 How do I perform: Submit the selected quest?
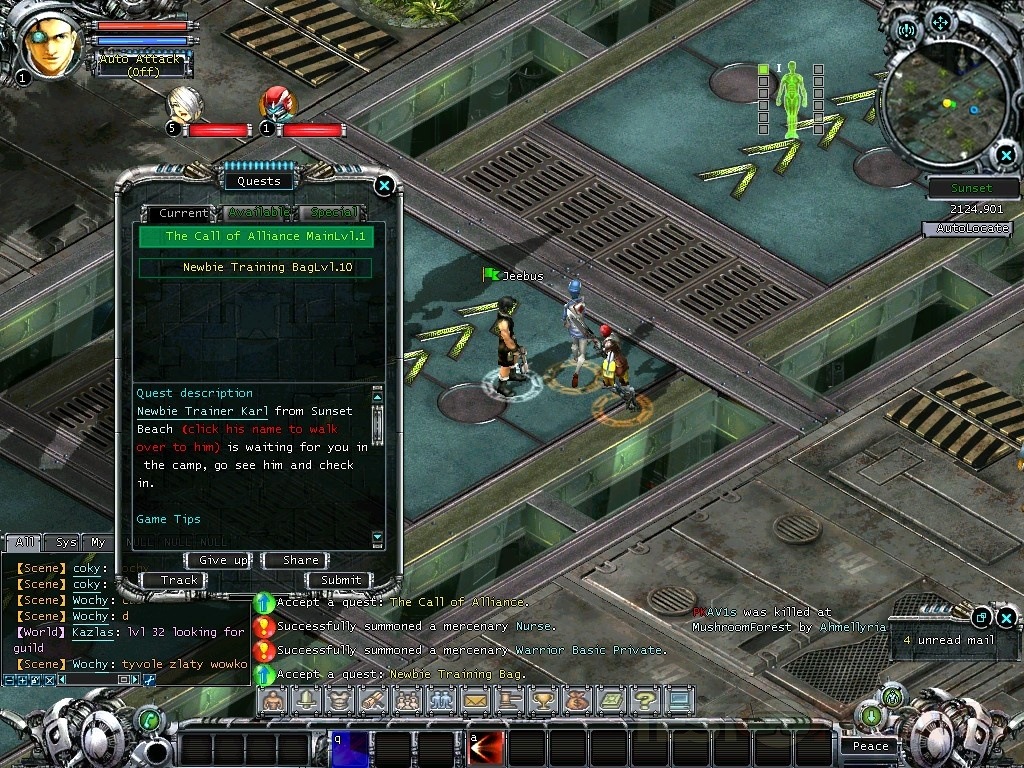pos(340,580)
